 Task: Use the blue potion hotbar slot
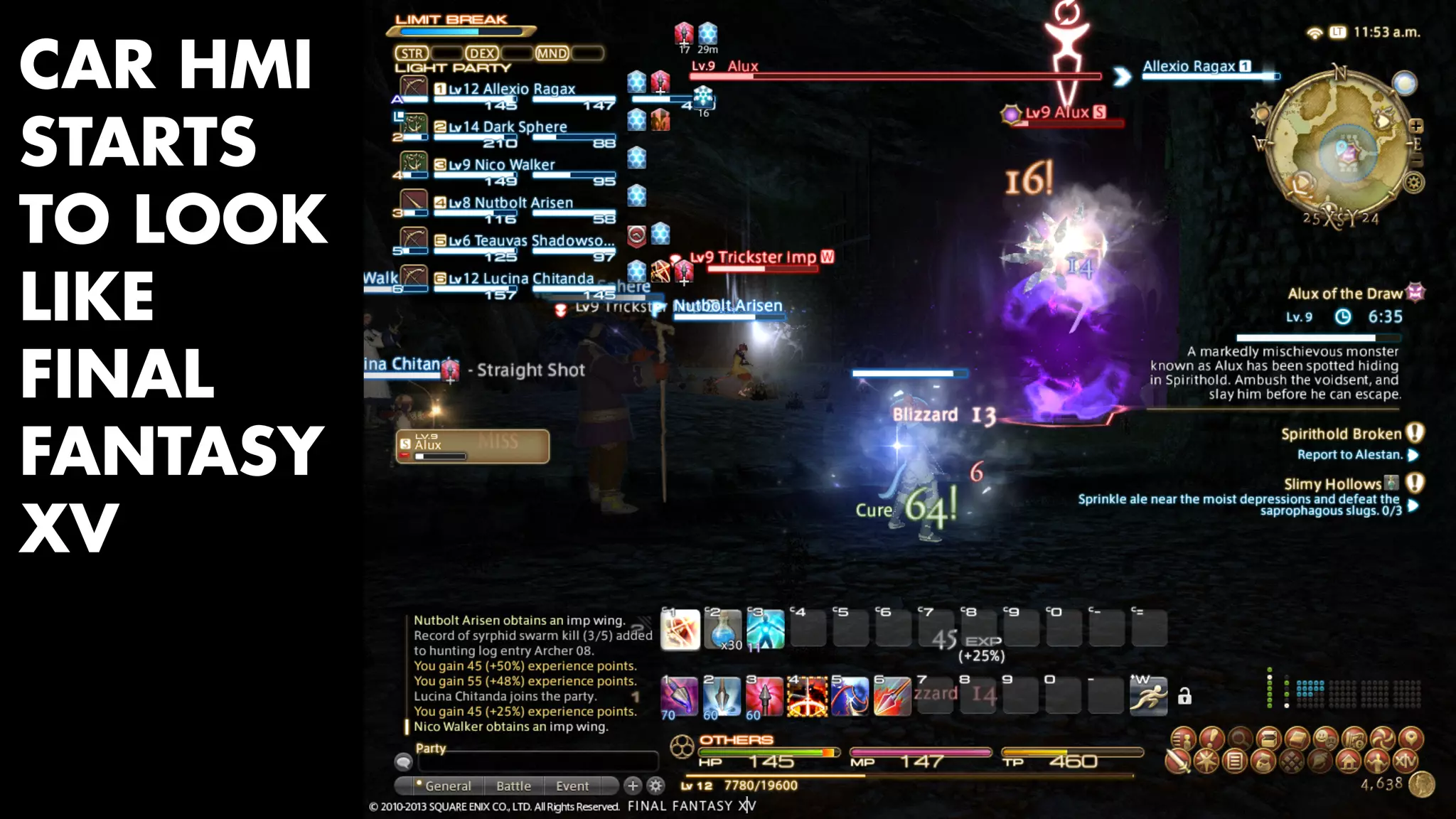[x=722, y=629]
